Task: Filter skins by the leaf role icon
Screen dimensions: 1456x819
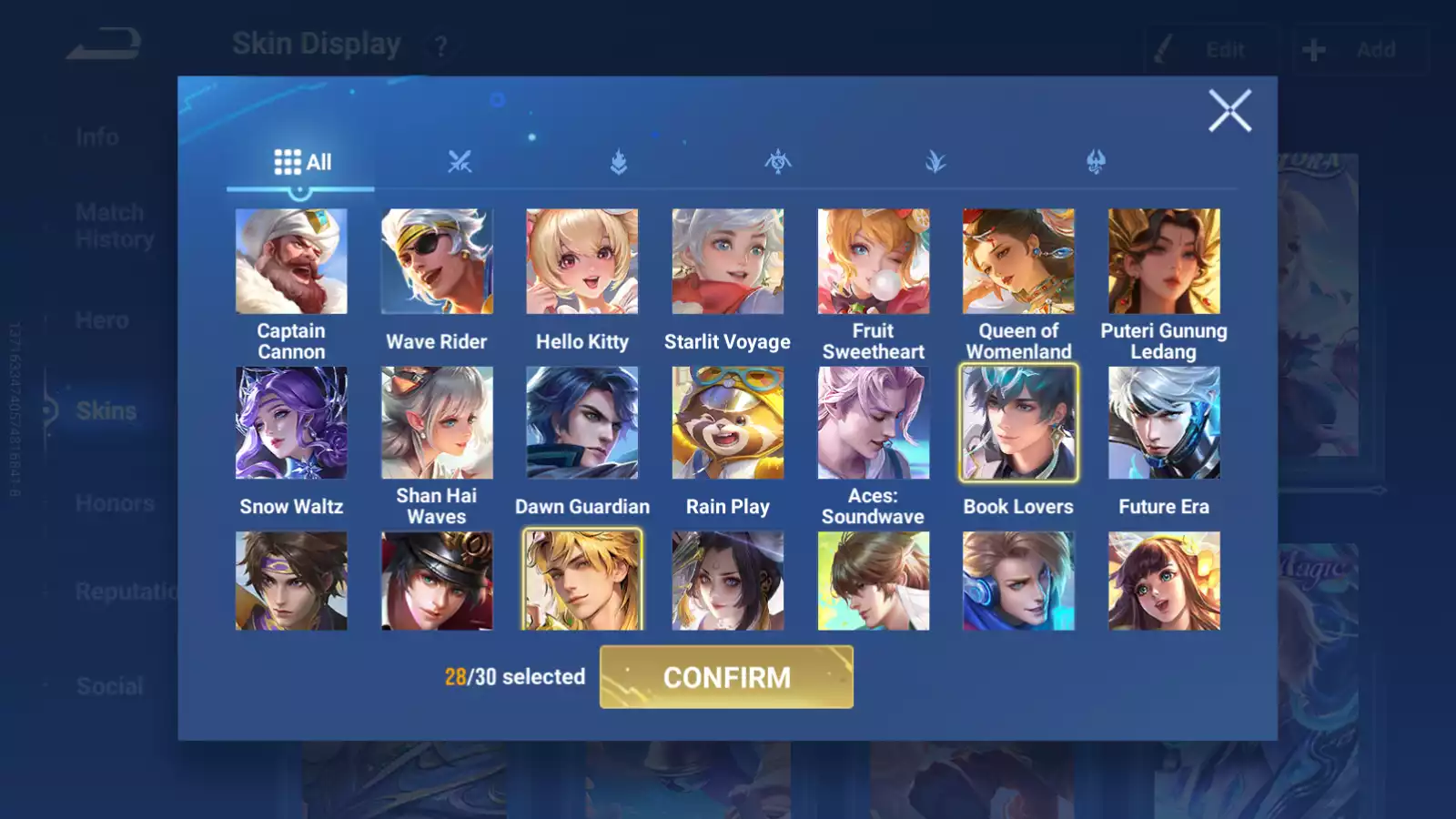Action: (x=935, y=164)
